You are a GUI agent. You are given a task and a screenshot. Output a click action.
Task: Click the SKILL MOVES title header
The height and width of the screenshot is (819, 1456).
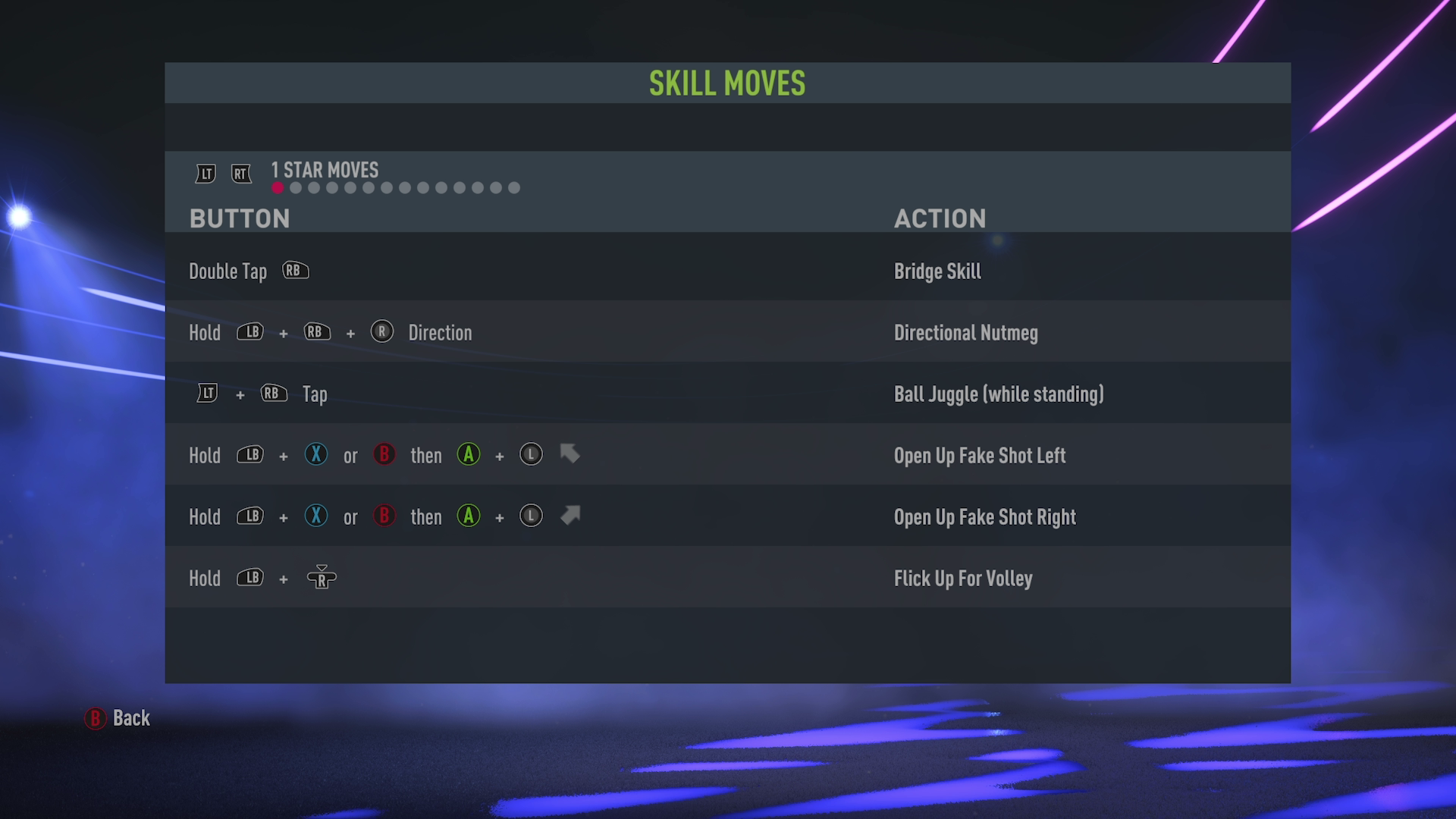(x=726, y=83)
